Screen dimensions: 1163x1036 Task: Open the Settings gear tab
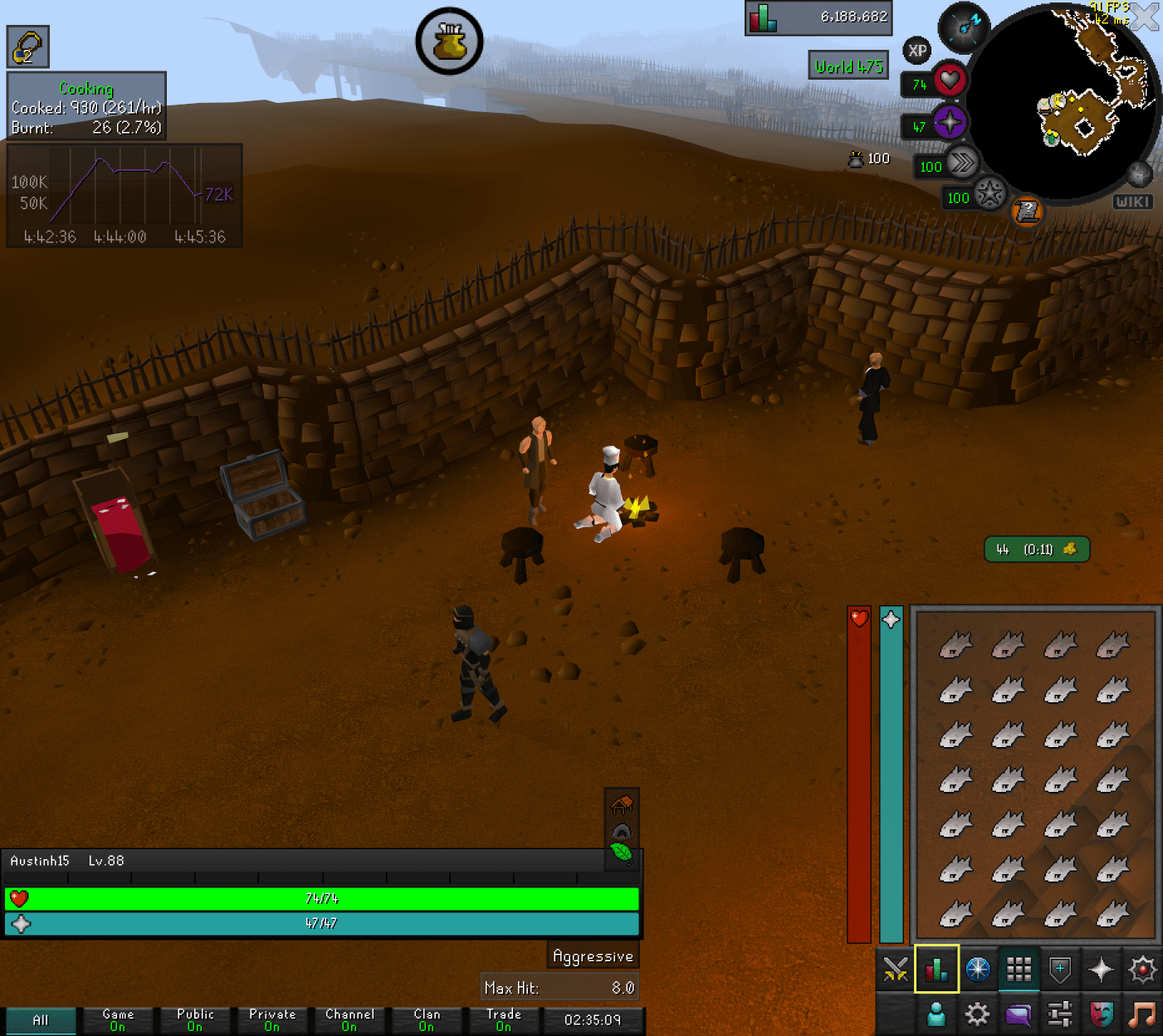(977, 1014)
